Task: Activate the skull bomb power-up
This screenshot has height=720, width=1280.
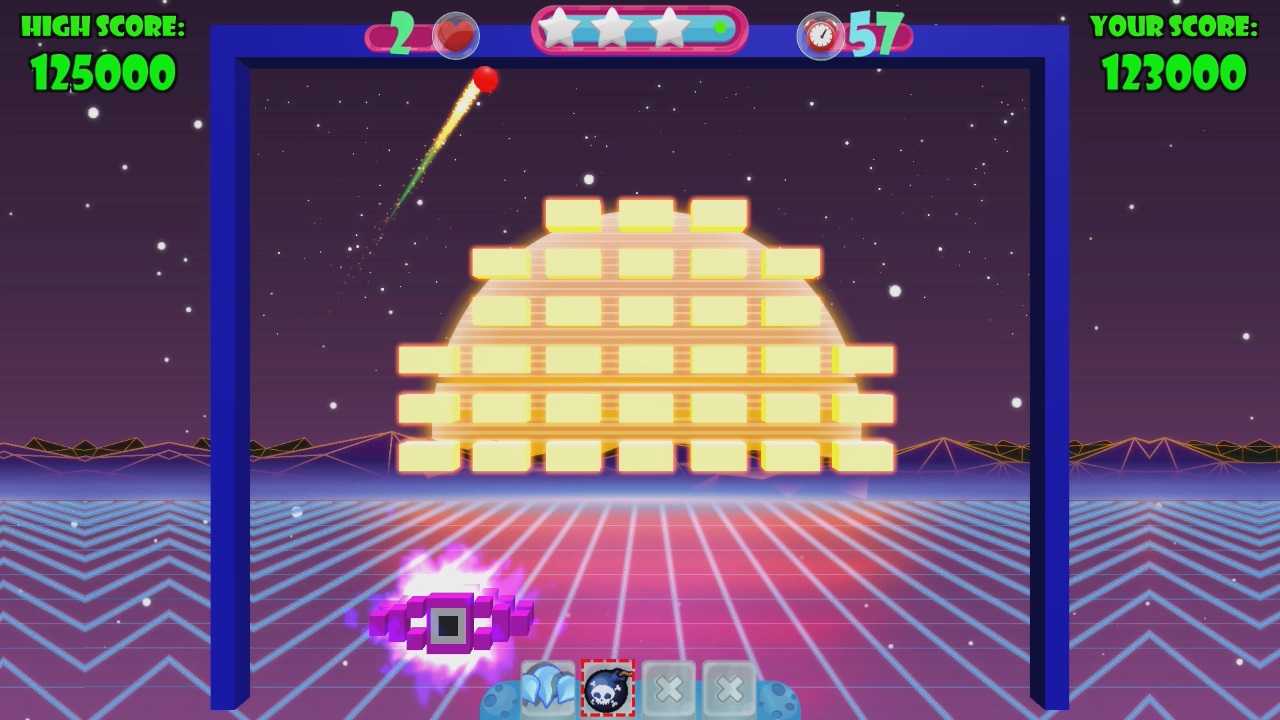Action: (x=608, y=688)
